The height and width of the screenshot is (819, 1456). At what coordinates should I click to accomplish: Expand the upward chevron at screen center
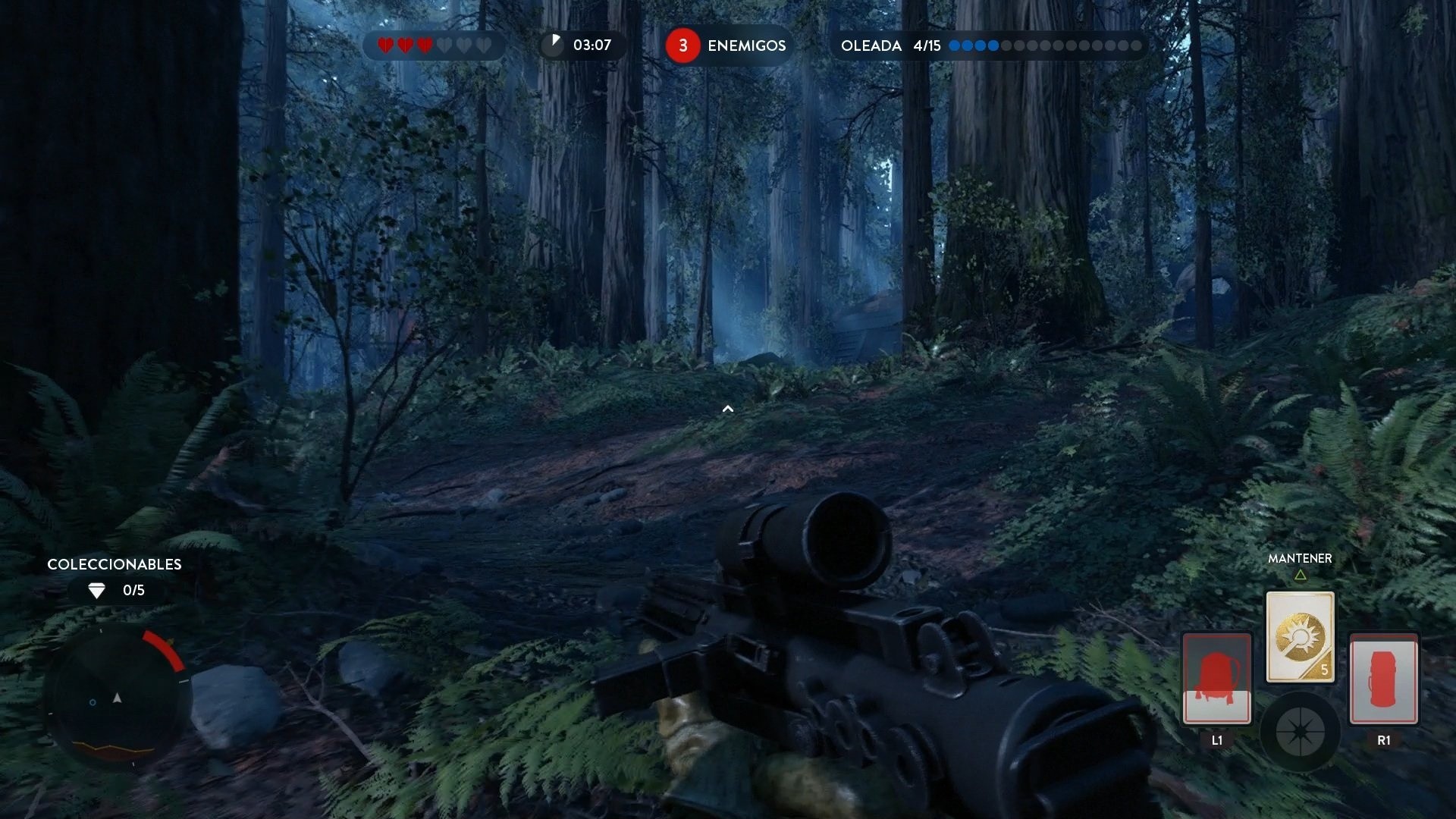[x=728, y=409]
